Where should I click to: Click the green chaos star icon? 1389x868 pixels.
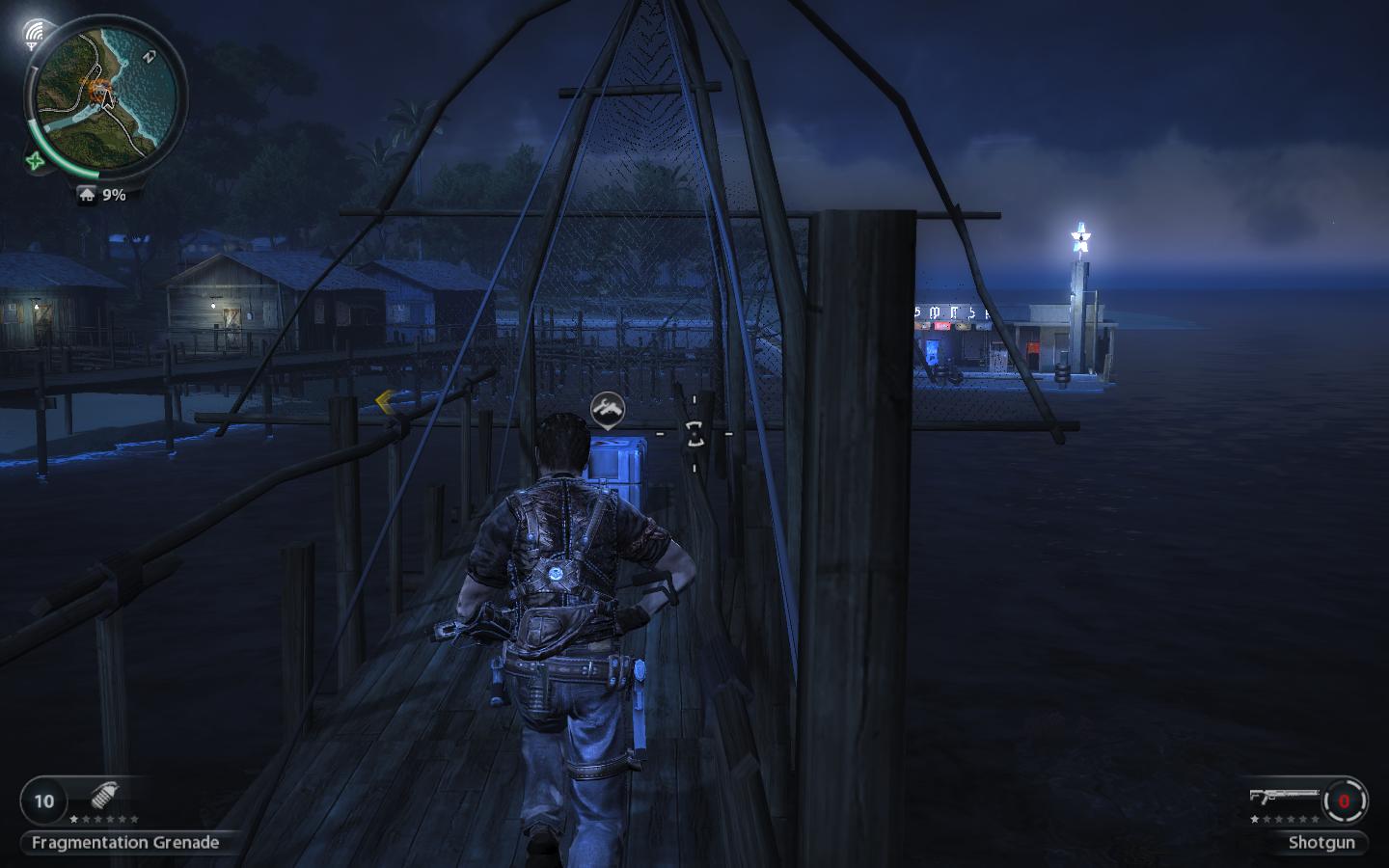36,161
